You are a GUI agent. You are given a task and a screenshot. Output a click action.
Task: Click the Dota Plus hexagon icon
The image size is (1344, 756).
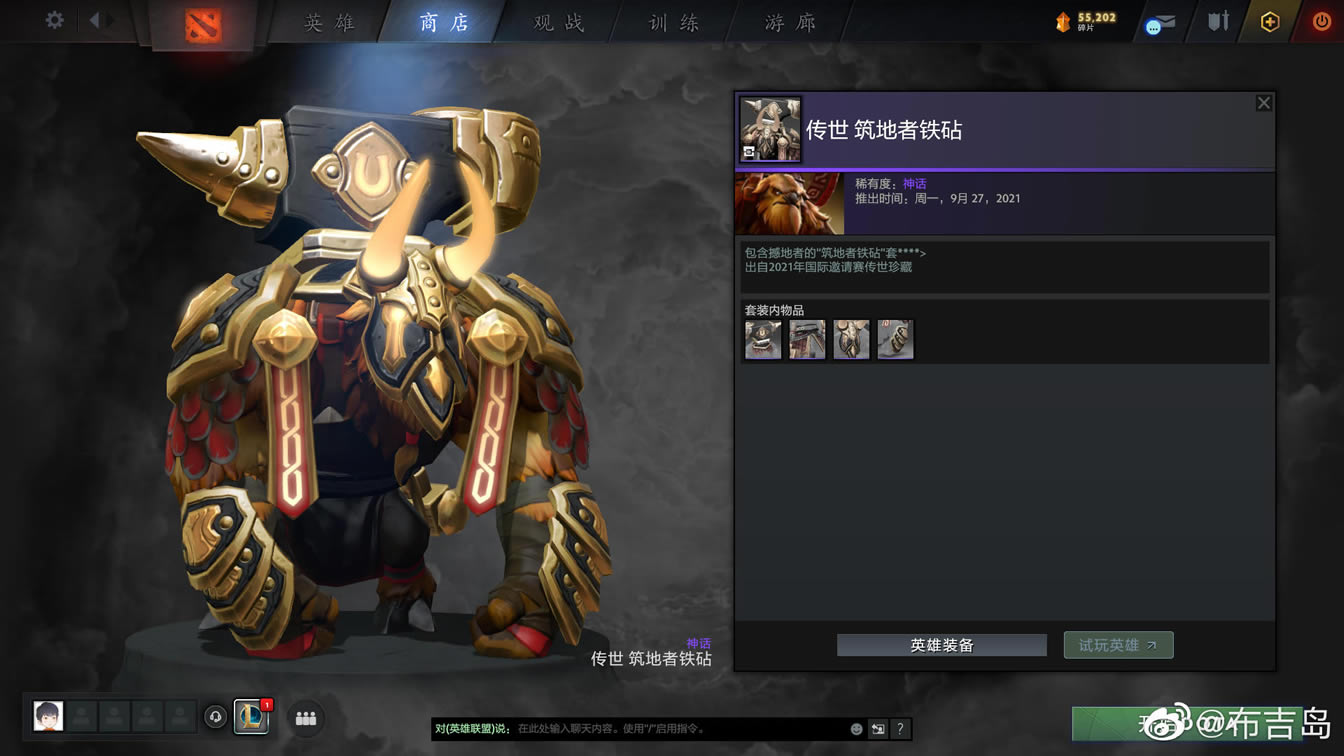(x=1269, y=20)
